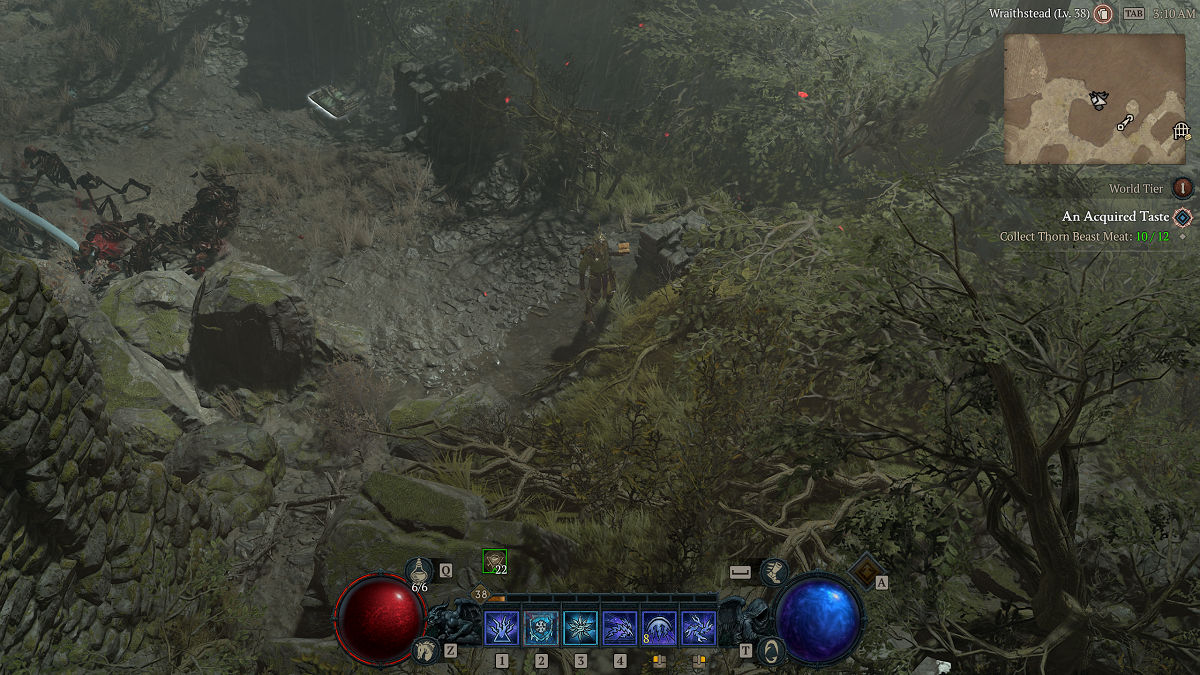This screenshot has width=1200, height=675.
Task: Use the healing potion flask
Action: coord(420,571)
